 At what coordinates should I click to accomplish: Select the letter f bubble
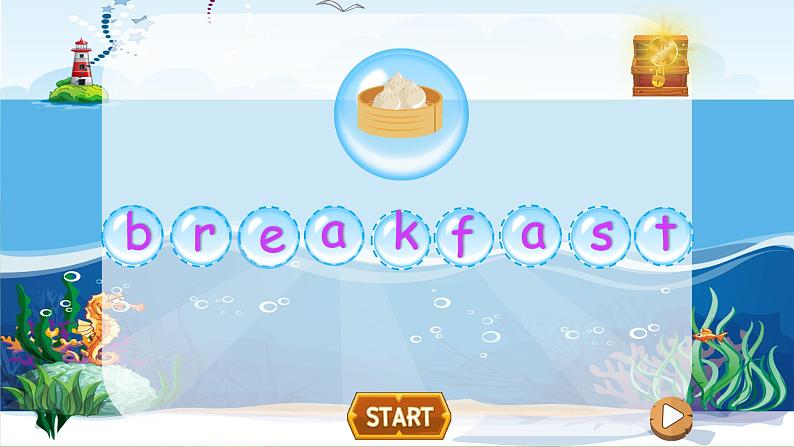(466, 237)
